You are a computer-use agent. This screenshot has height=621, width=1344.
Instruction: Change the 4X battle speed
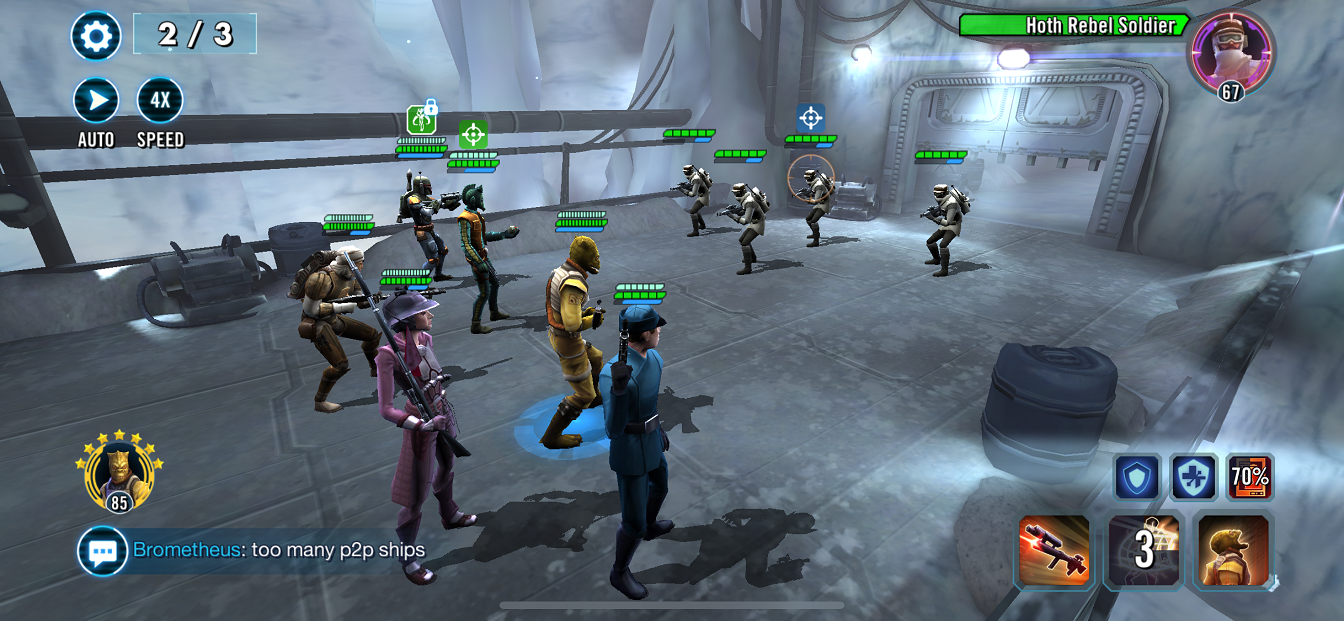pos(160,101)
